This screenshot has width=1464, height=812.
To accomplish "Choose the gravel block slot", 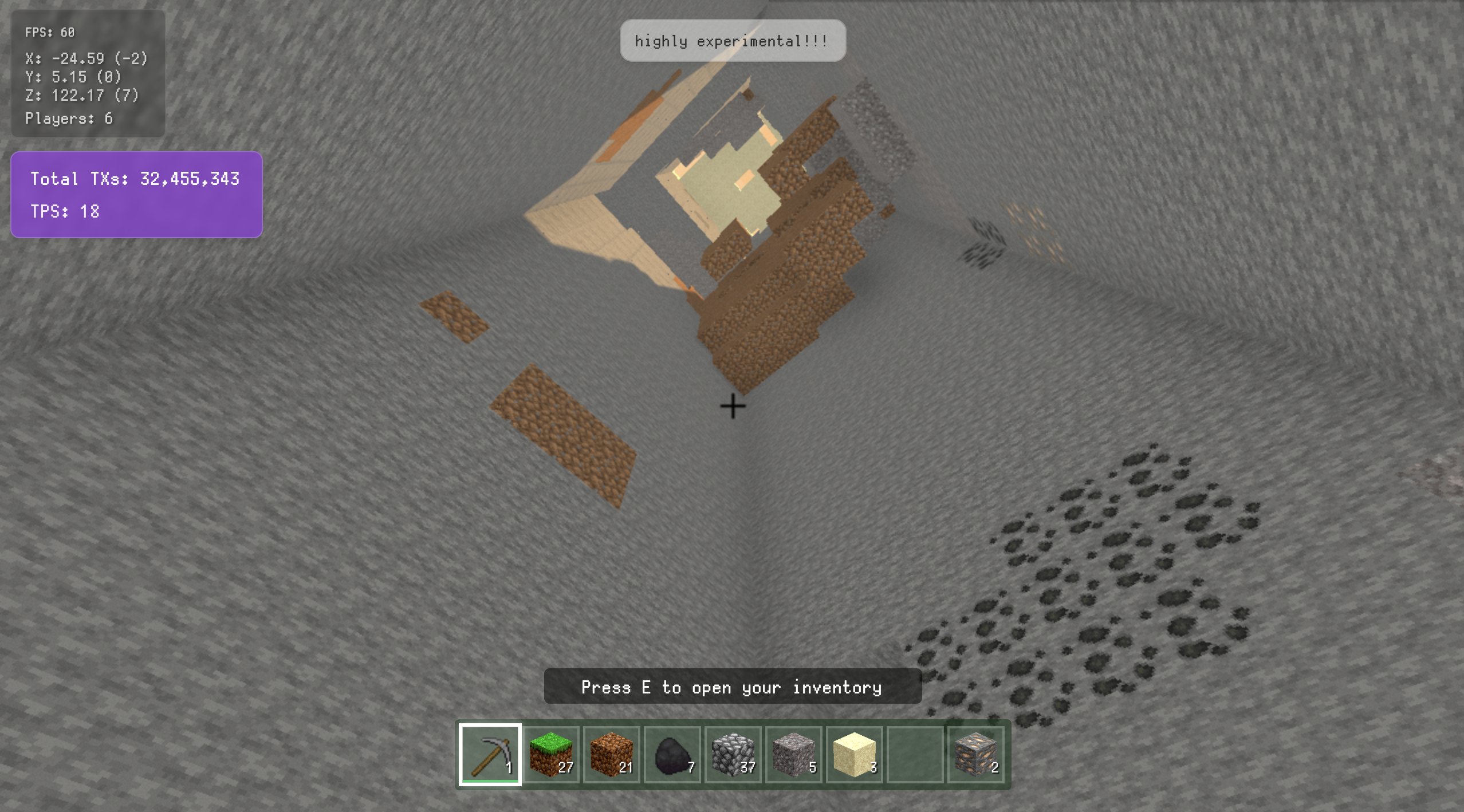I will [x=794, y=754].
